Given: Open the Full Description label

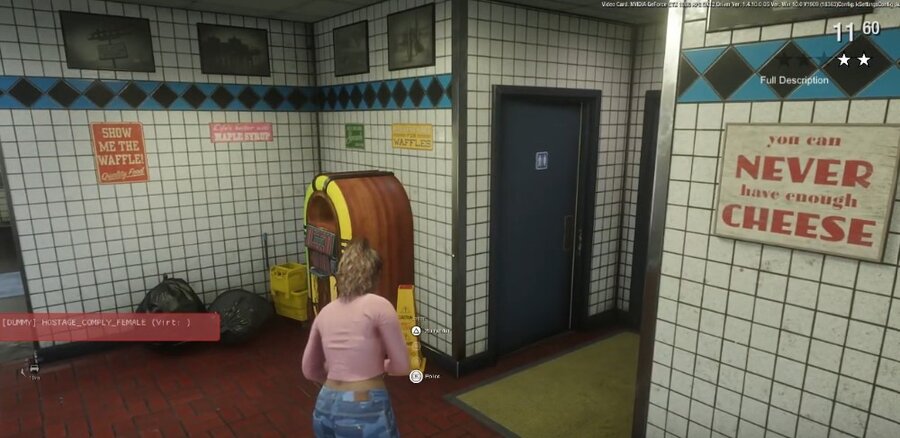Looking at the screenshot, I should point(794,80).
